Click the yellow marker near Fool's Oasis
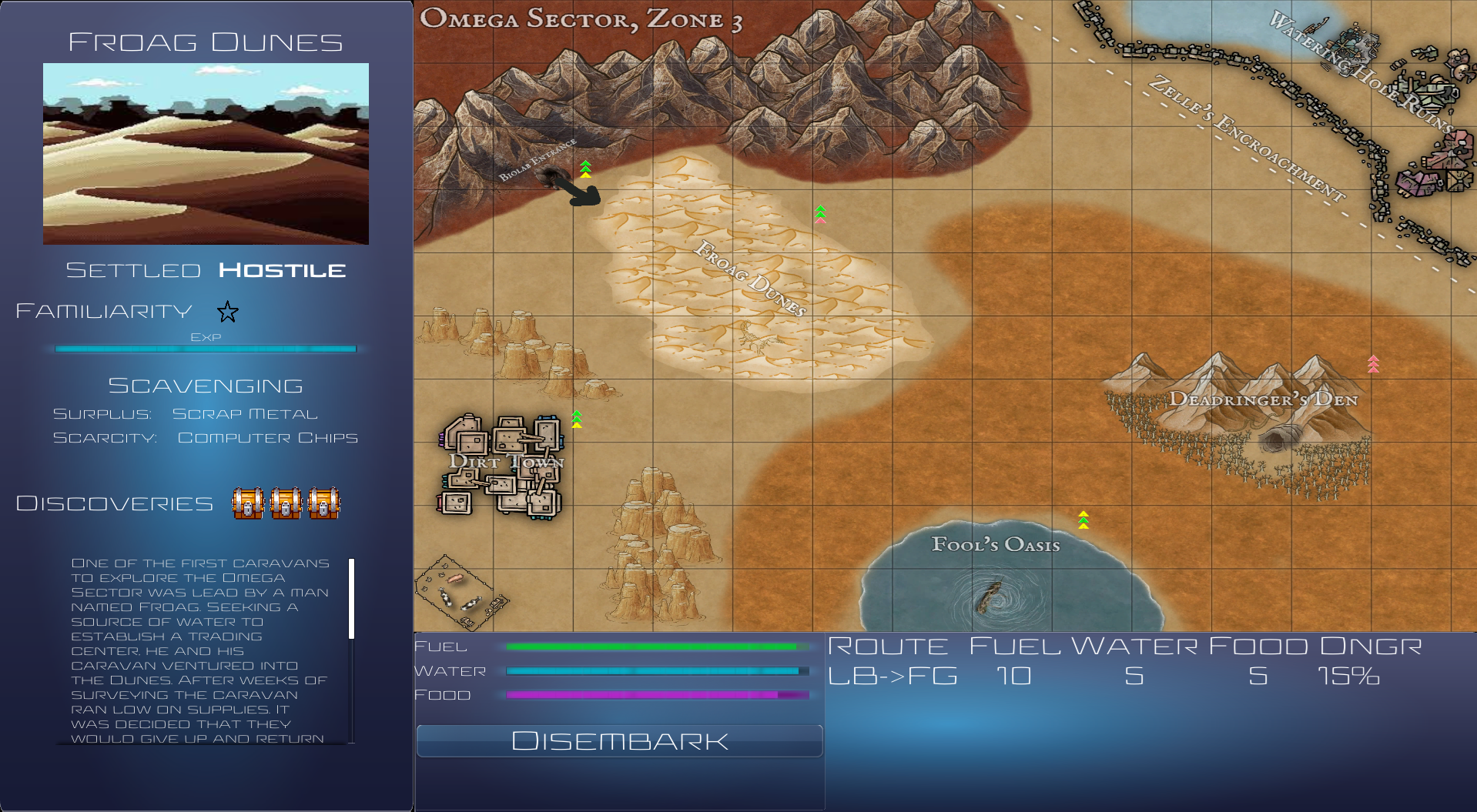The width and height of the screenshot is (1477, 812). [x=1083, y=520]
